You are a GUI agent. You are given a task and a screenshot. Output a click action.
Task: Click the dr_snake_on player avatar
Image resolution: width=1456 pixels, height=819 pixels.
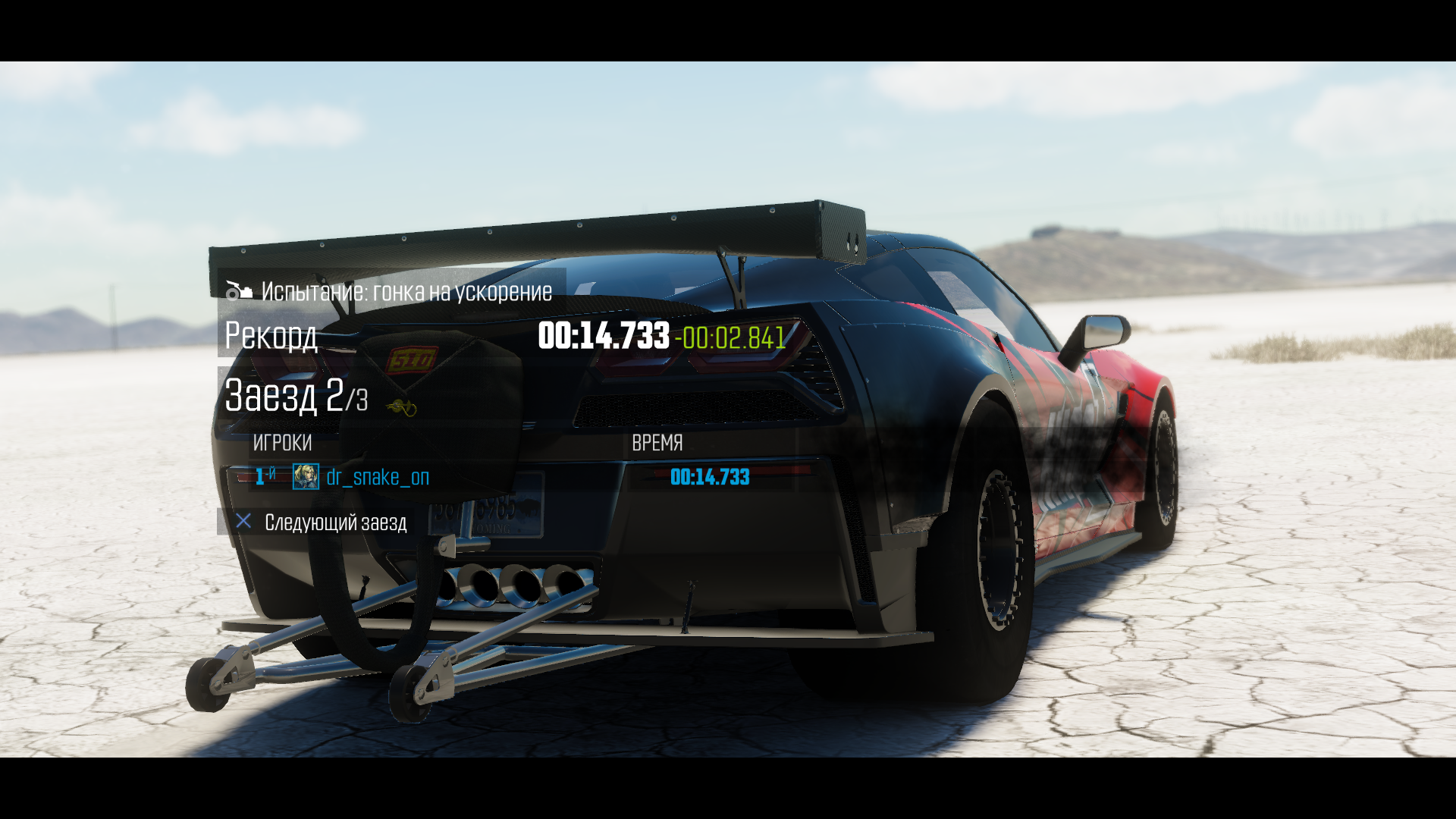tap(306, 477)
